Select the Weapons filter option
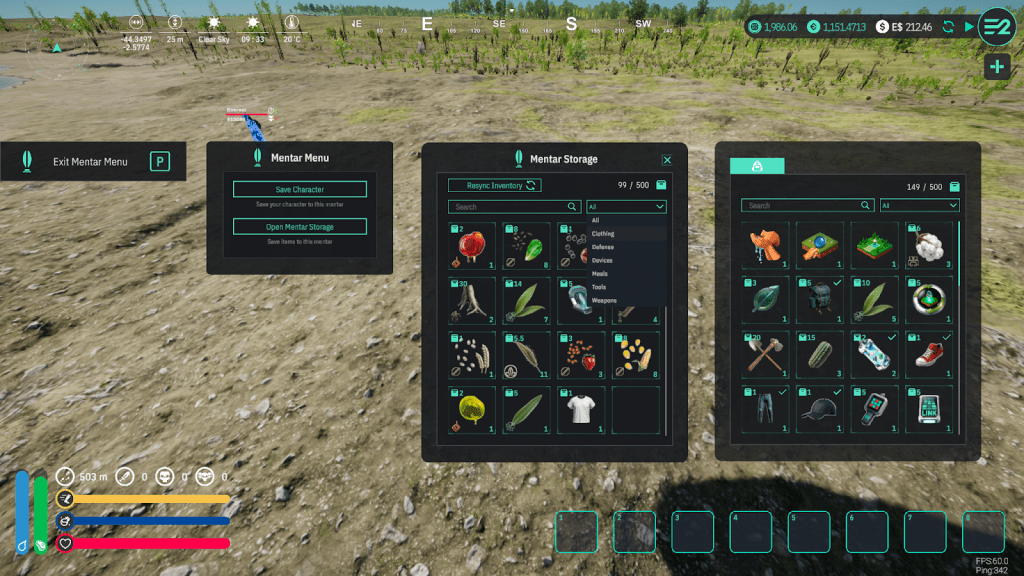Image resolution: width=1024 pixels, height=576 pixels. point(604,300)
